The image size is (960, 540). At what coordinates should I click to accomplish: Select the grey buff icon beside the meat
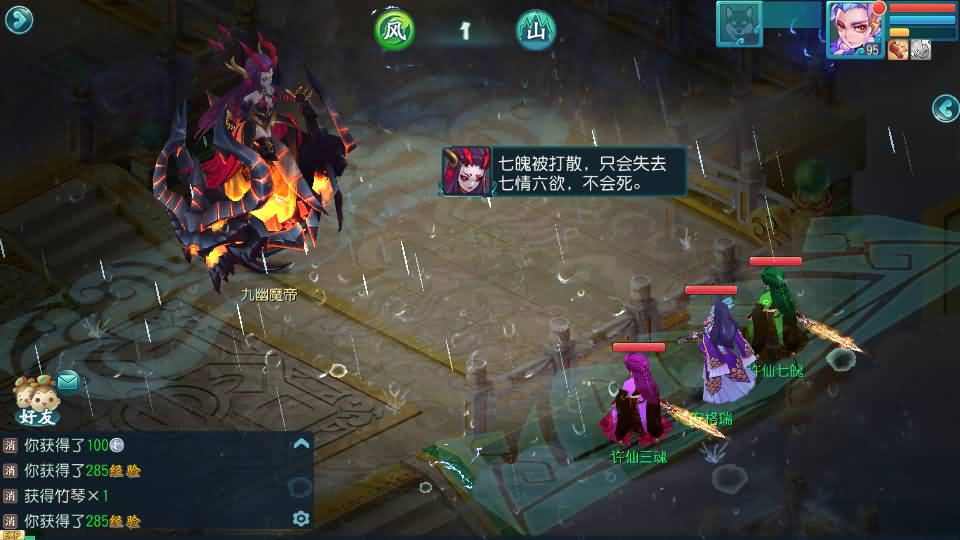tap(920, 50)
